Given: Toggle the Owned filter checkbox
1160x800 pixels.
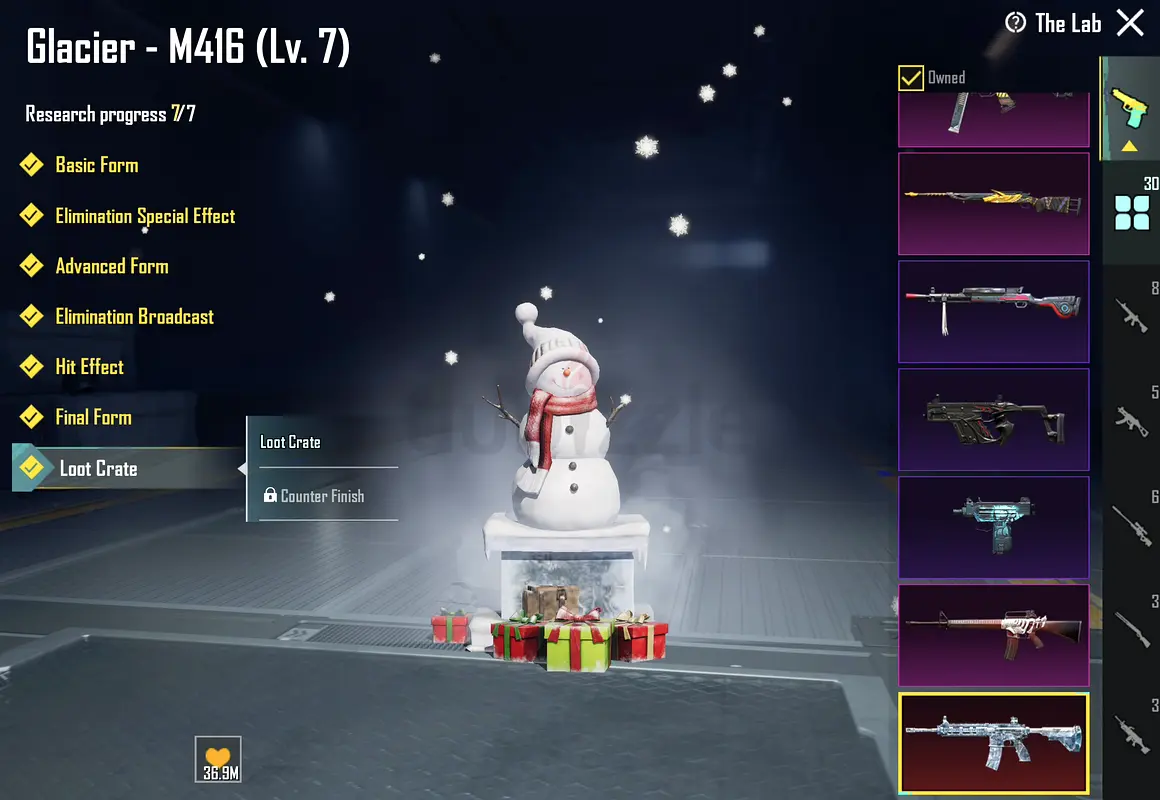Looking at the screenshot, I should click(911, 77).
